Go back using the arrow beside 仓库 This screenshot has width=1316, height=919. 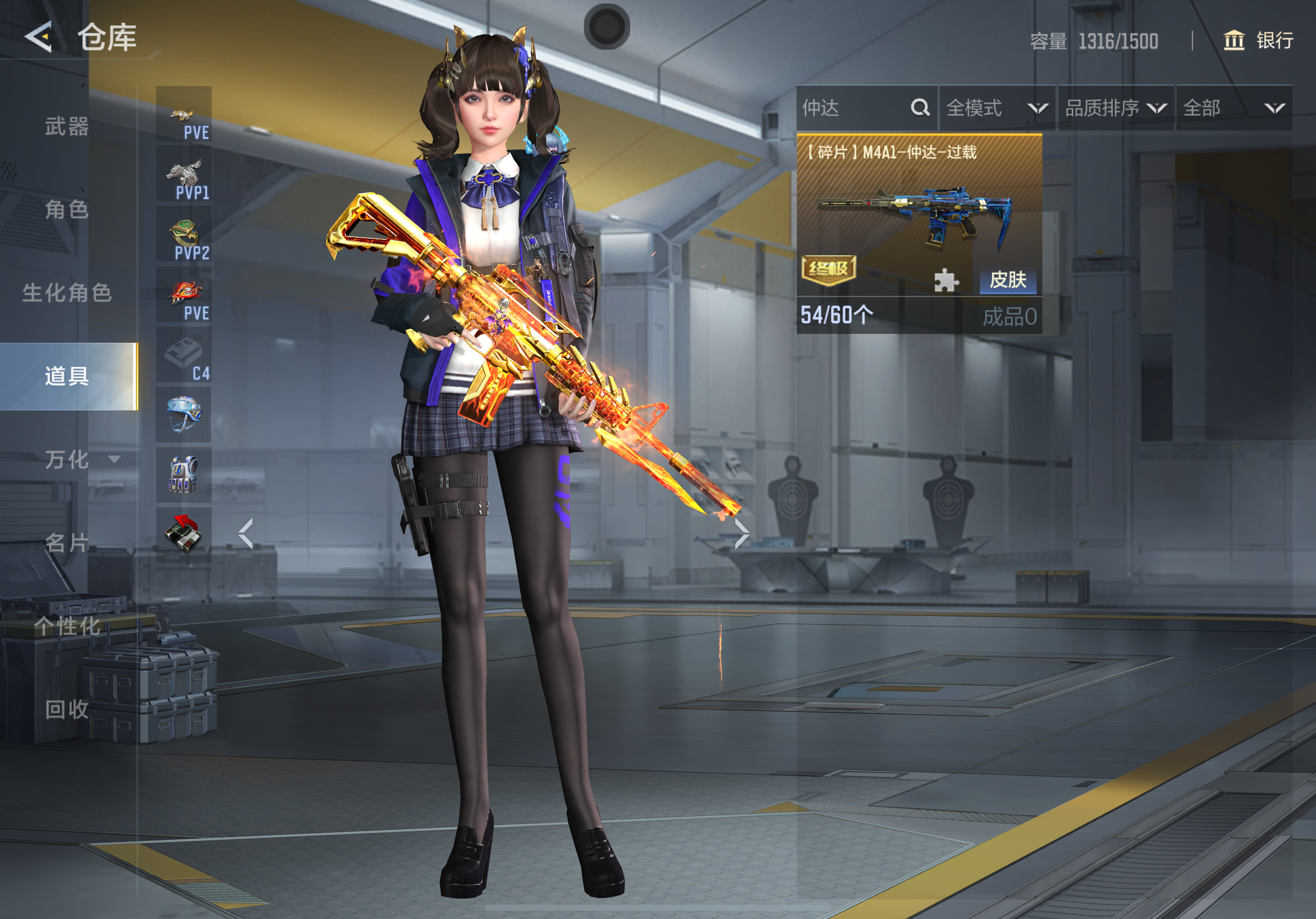coord(39,37)
